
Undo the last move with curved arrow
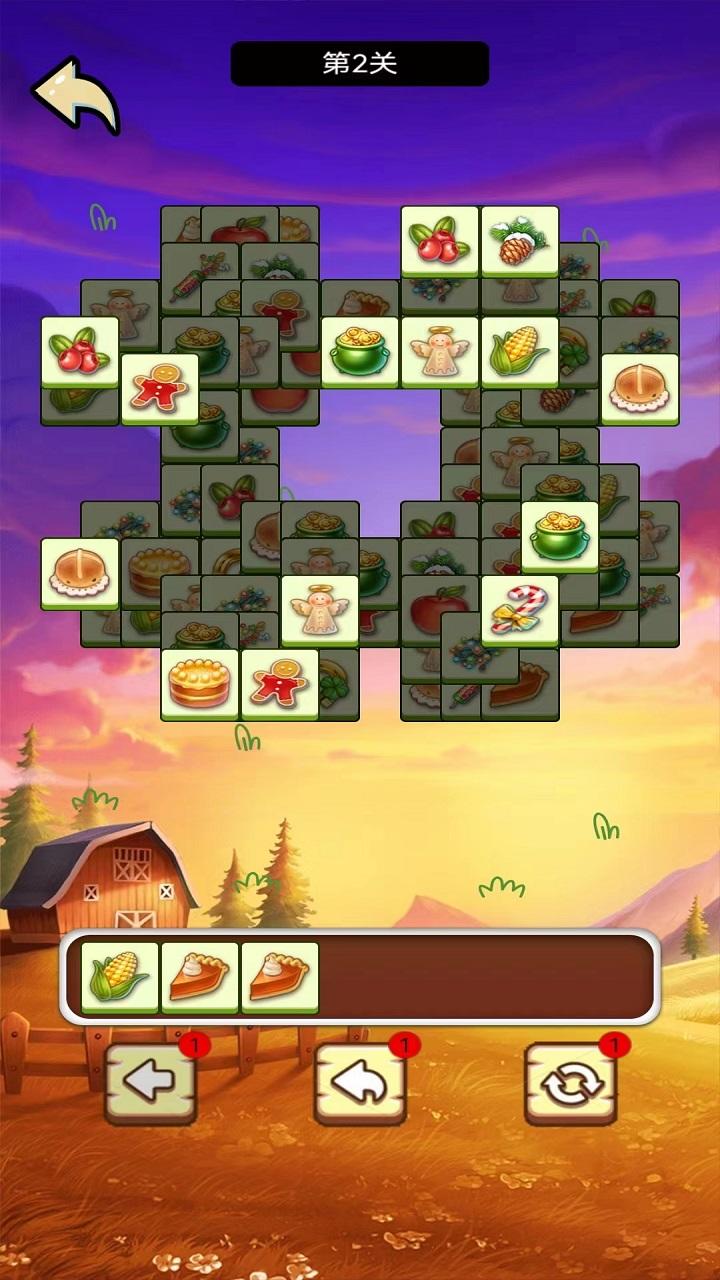[360, 1083]
